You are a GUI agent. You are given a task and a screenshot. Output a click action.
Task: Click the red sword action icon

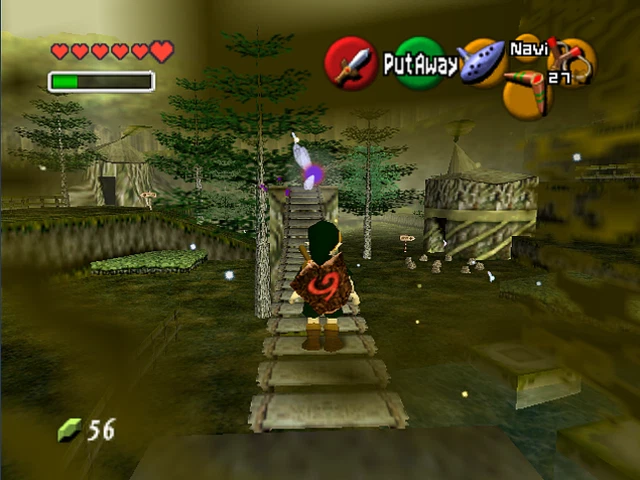350,64
